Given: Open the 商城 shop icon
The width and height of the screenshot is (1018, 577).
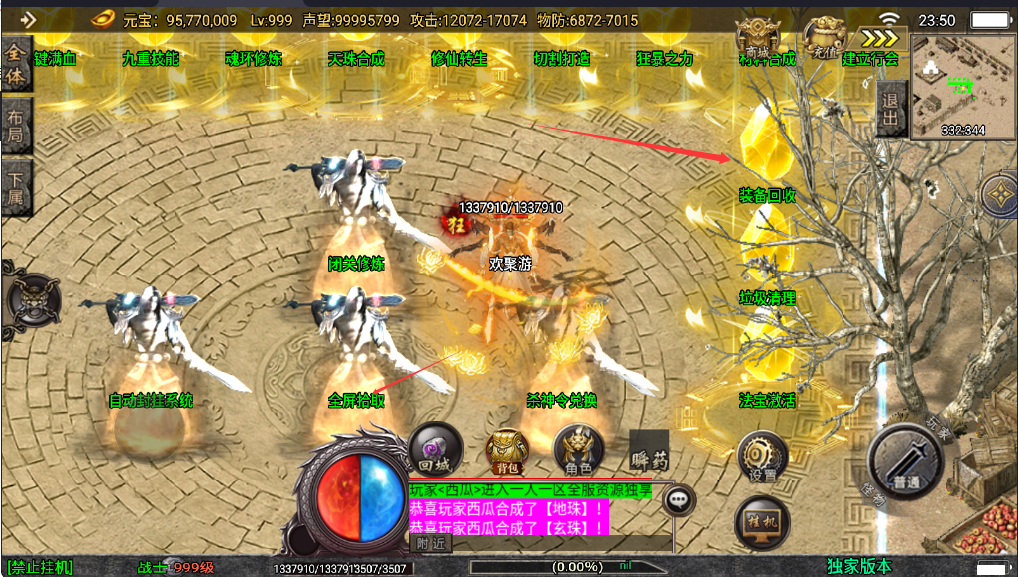Looking at the screenshot, I should (757, 38).
